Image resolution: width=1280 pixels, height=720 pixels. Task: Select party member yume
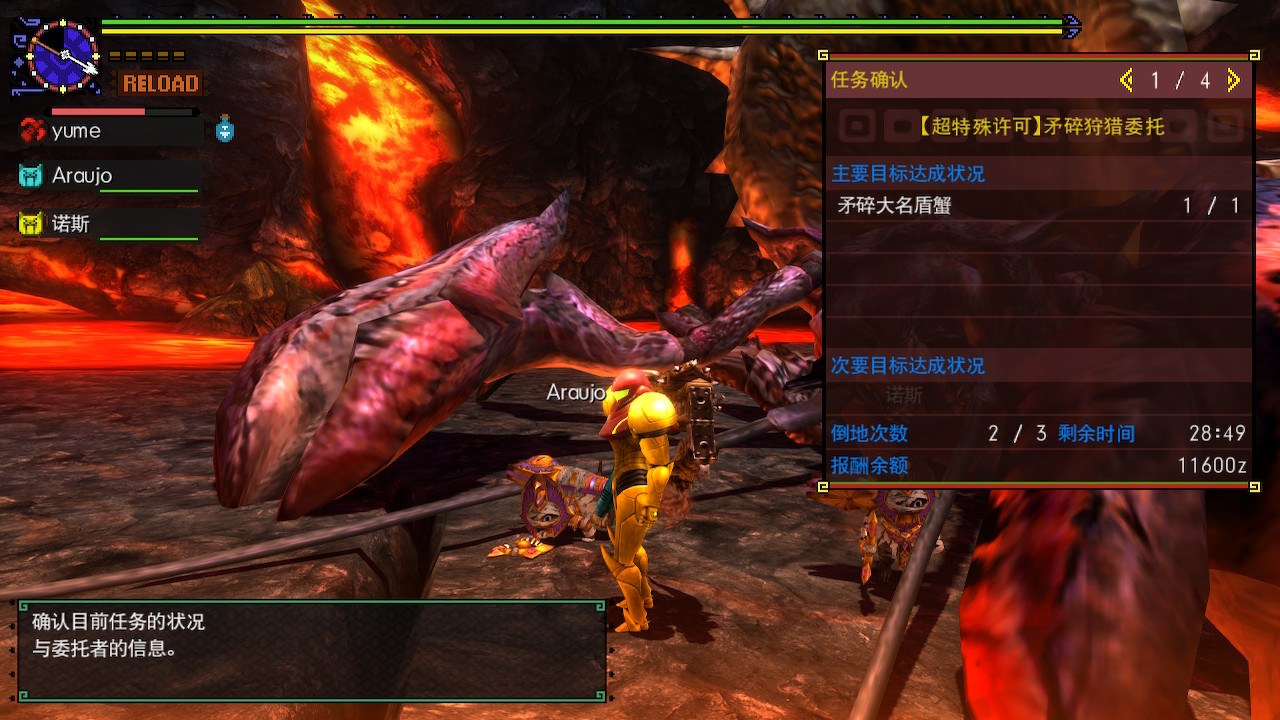tap(76, 131)
